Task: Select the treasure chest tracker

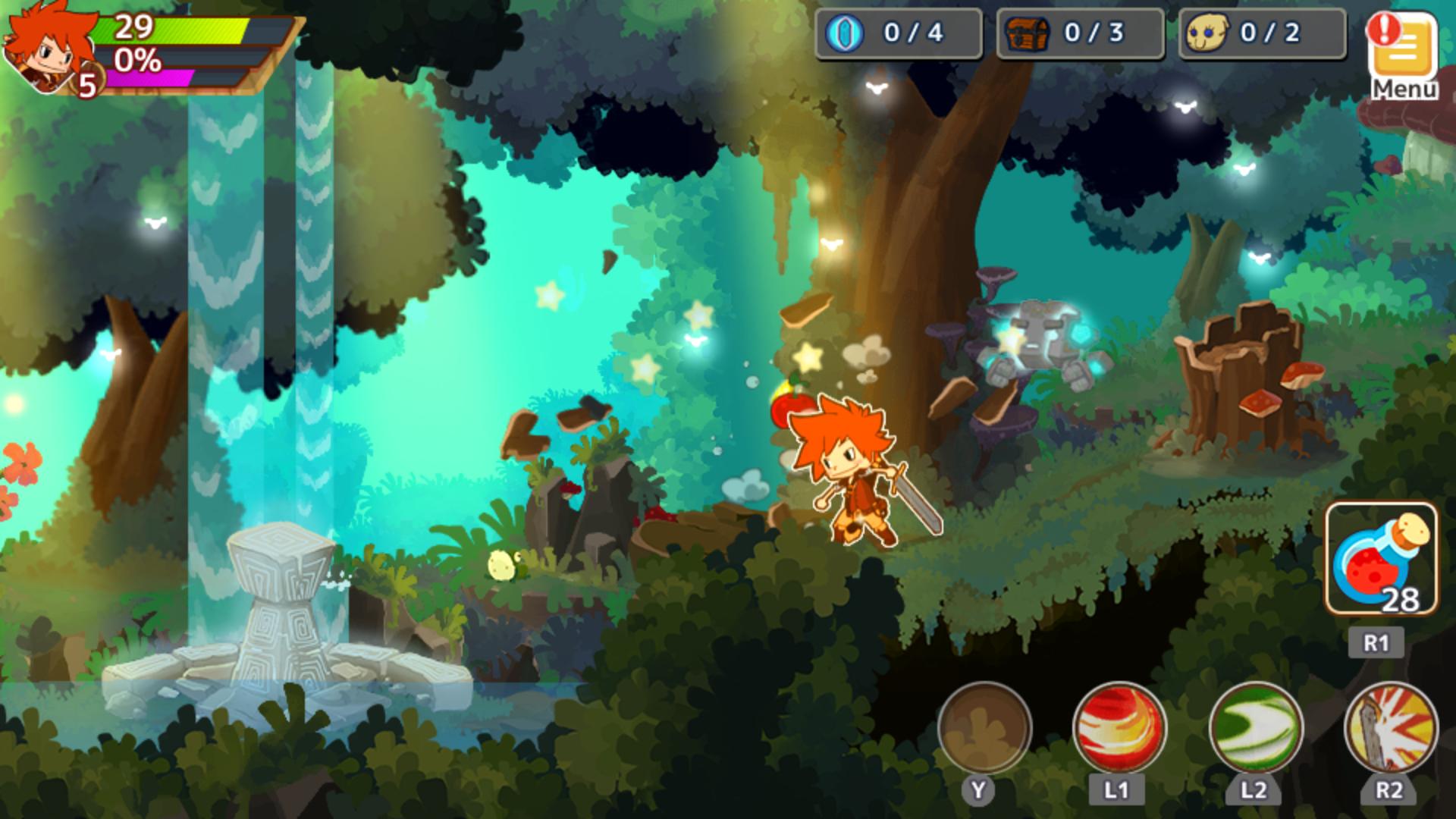Action: pyautogui.click(x=1080, y=33)
